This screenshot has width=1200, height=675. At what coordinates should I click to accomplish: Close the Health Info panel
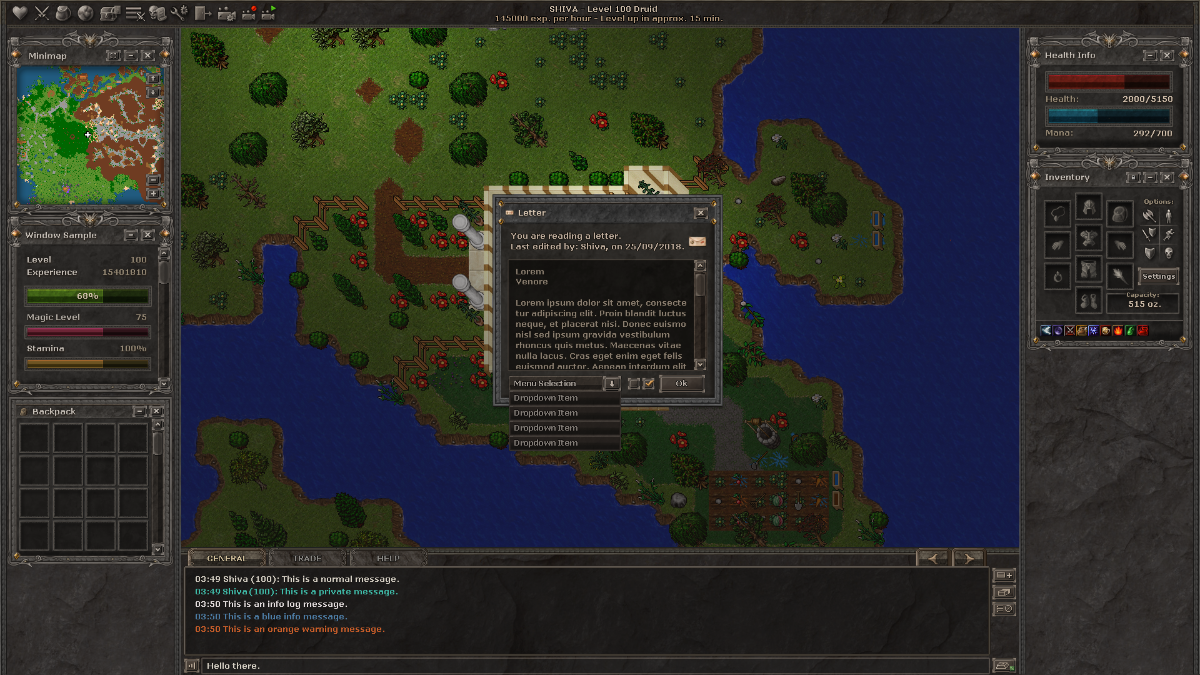click(x=1168, y=55)
